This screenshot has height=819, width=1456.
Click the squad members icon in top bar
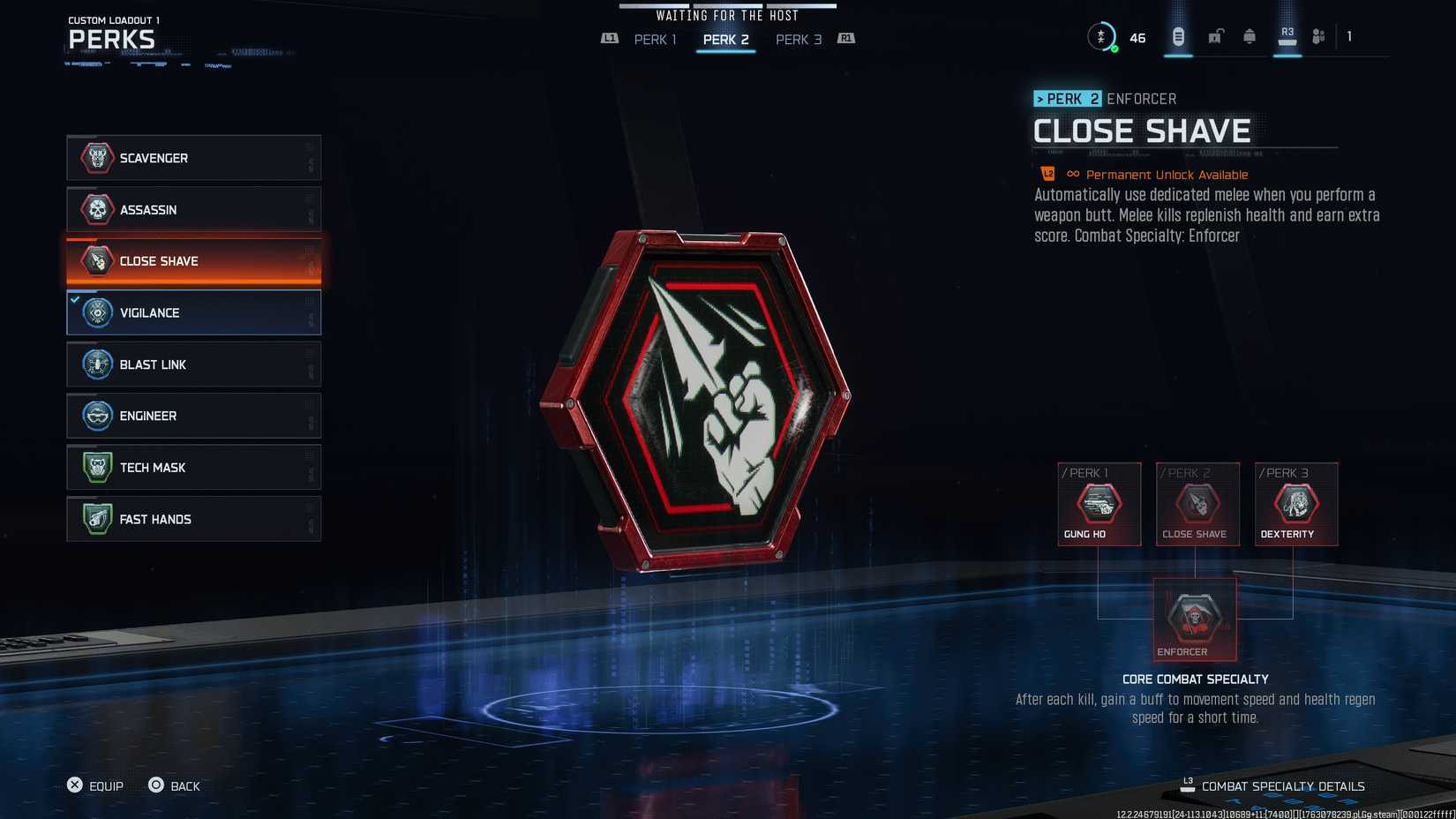[x=1318, y=35]
